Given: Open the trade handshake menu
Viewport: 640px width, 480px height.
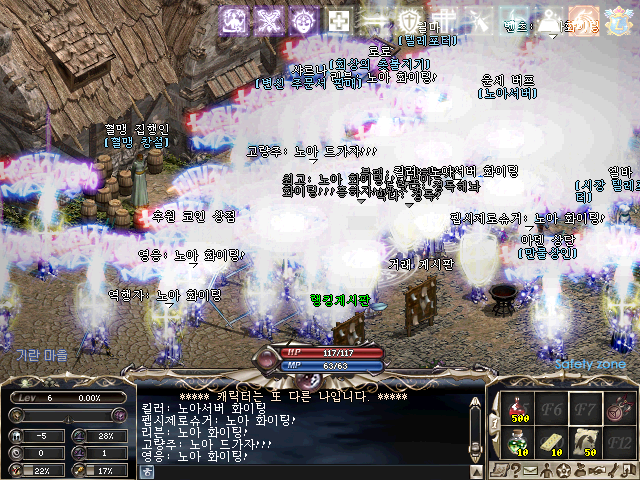Looking at the screenshot, I should 596,470.
